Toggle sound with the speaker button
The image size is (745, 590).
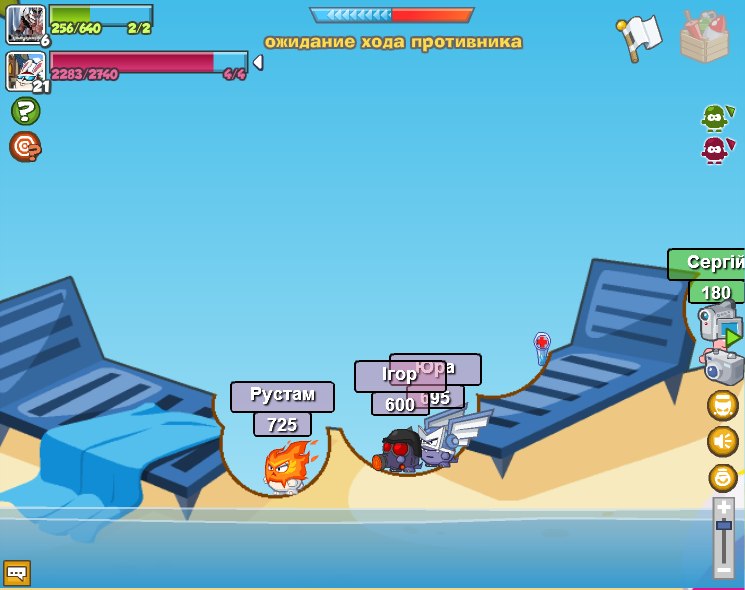pyautogui.click(x=722, y=441)
